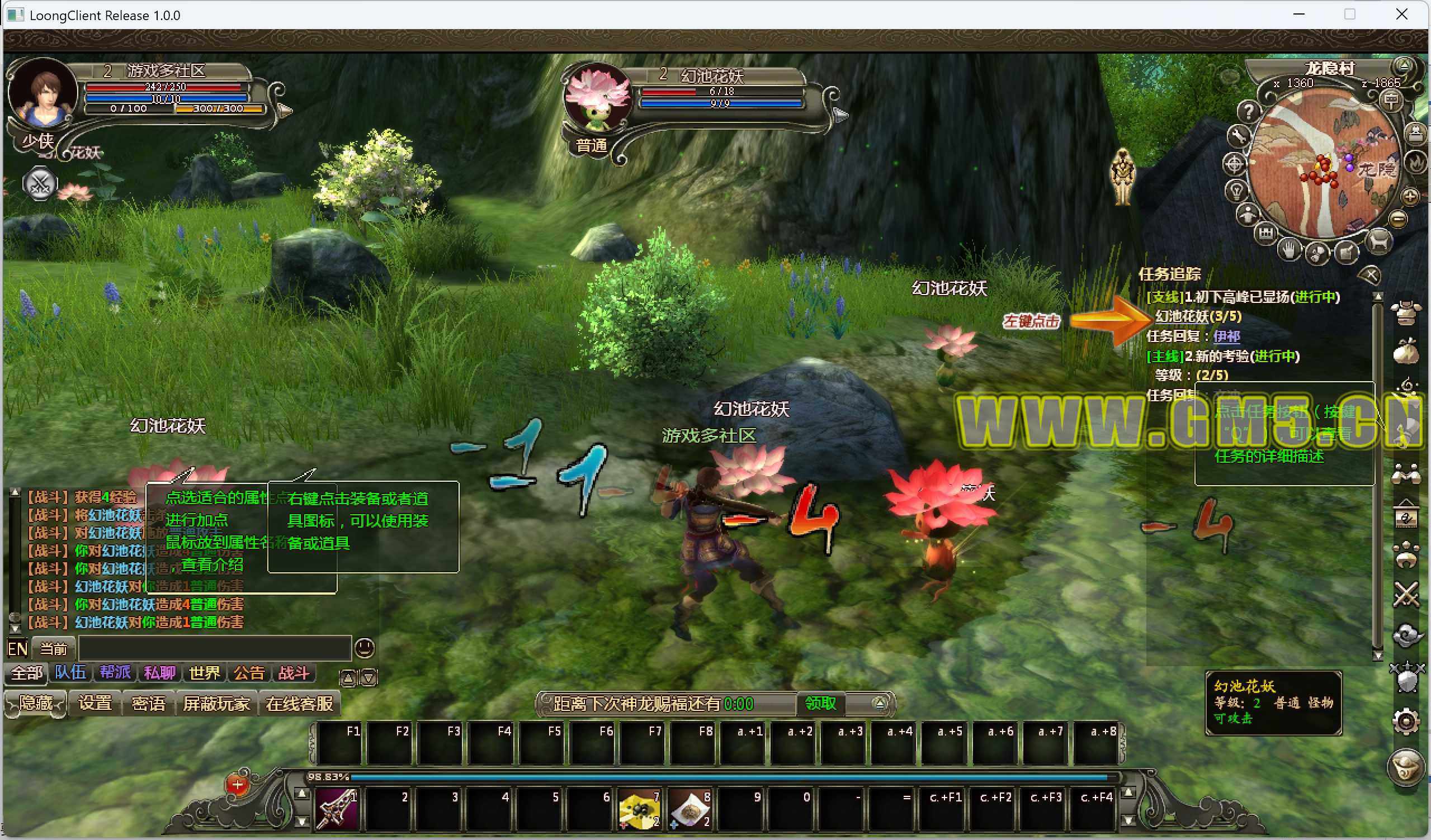
Task: Click 幻池花妖(3/5) in the quest tracker
Action: [x=1198, y=316]
